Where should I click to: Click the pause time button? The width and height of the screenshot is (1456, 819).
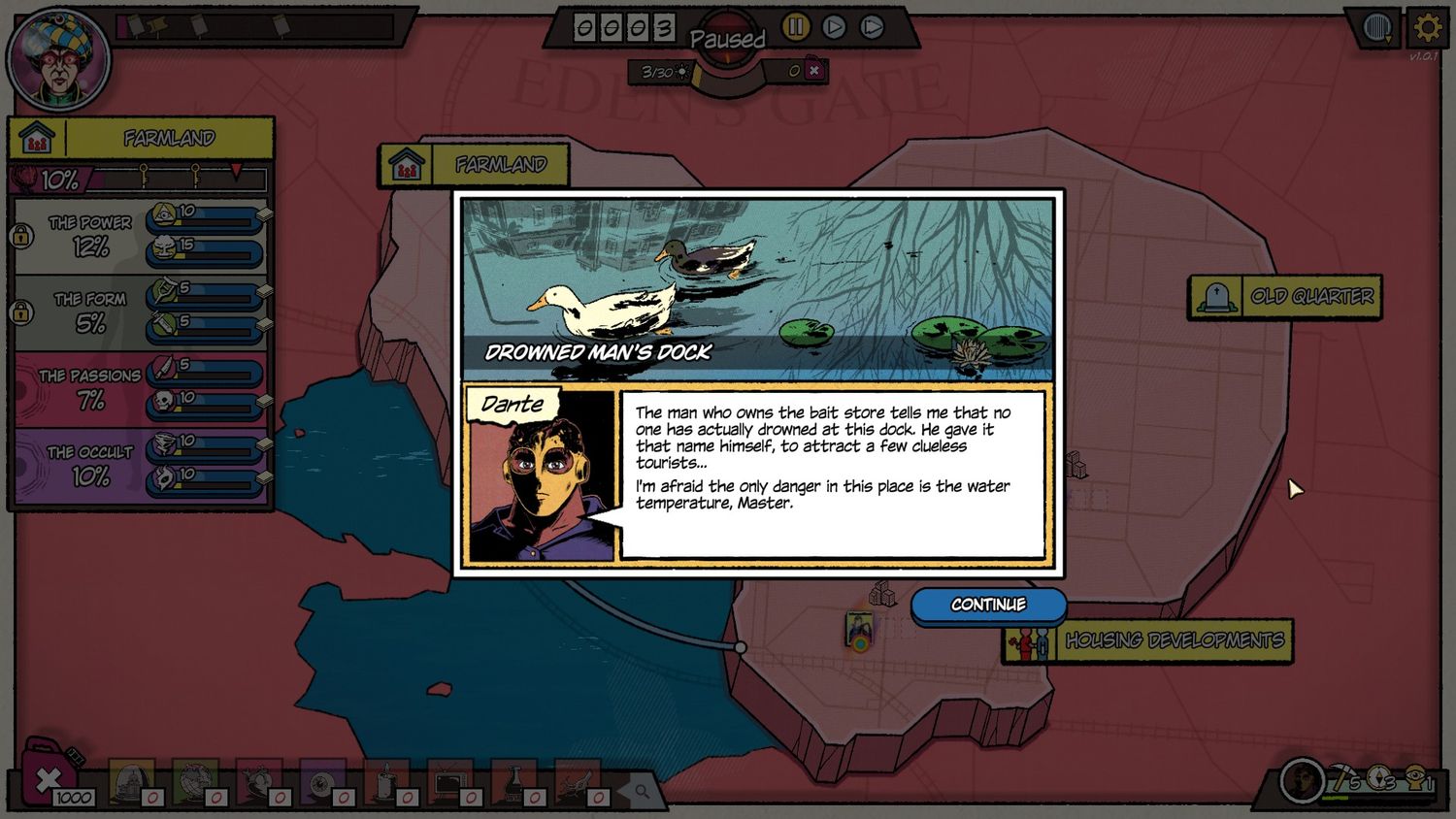(x=796, y=27)
